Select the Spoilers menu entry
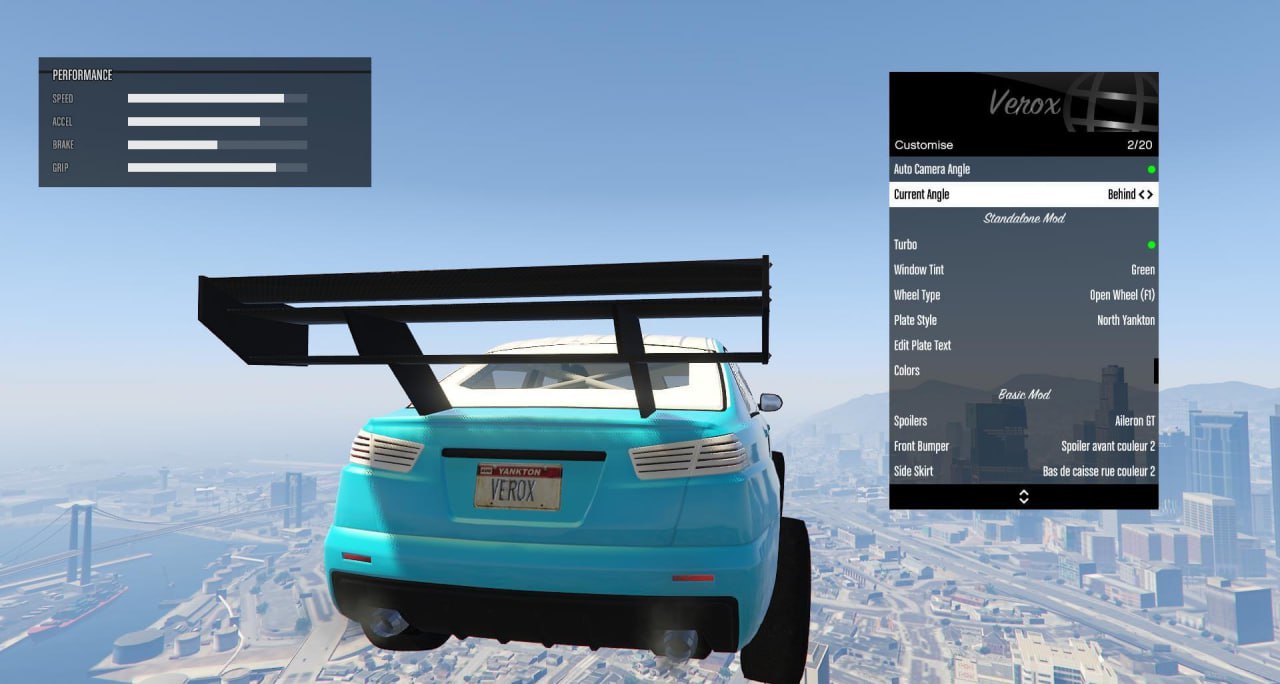Image resolution: width=1280 pixels, height=684 pixels. coord(1023,421)
